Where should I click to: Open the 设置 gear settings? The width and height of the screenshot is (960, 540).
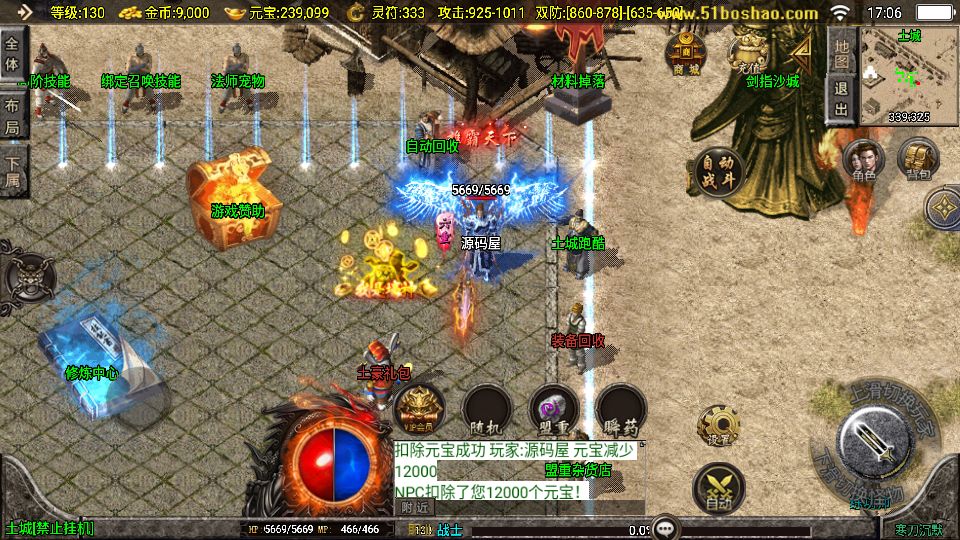[718, 426]
